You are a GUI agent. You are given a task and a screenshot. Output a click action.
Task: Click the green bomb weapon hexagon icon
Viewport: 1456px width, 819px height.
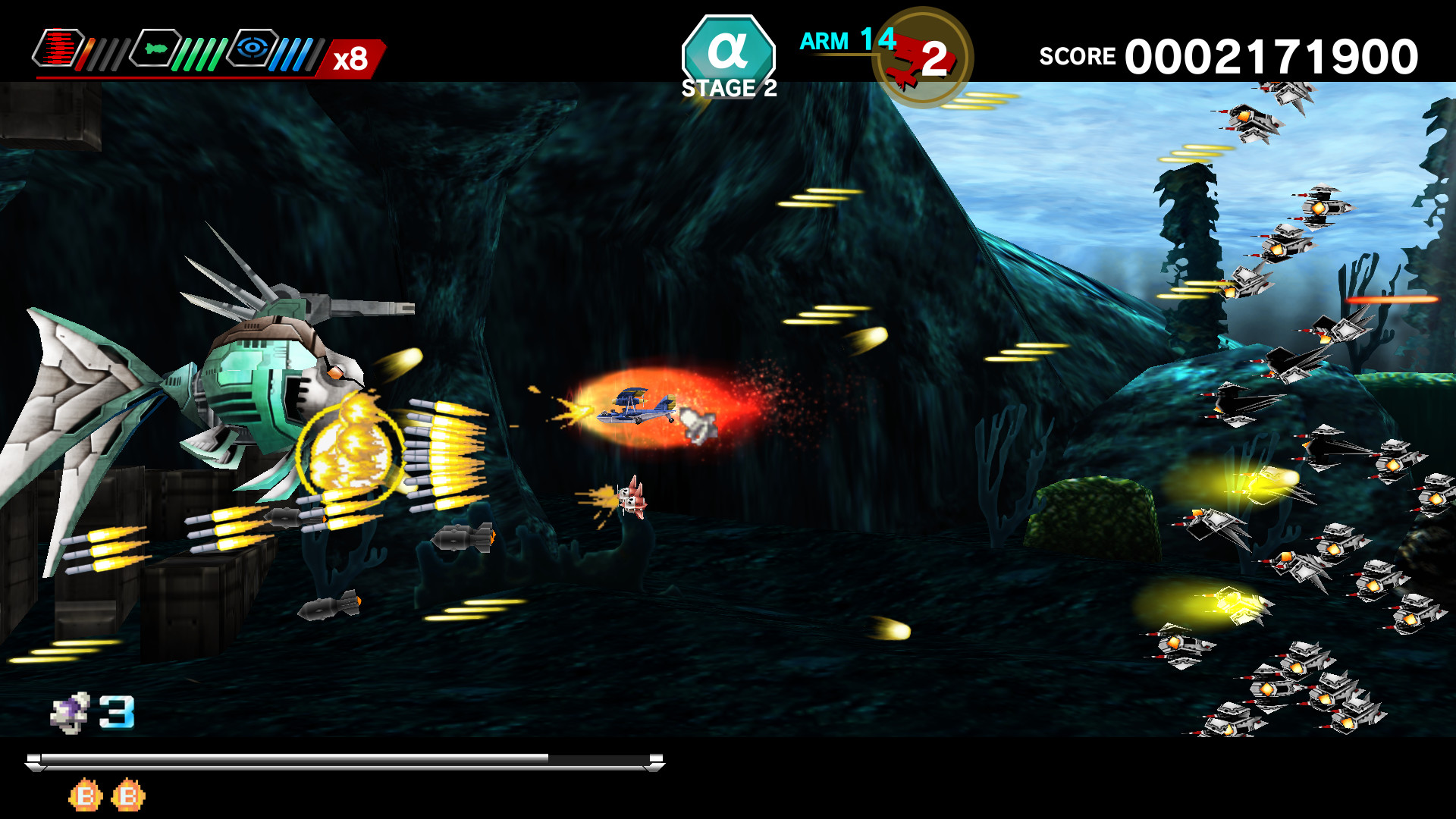point(155,49)
